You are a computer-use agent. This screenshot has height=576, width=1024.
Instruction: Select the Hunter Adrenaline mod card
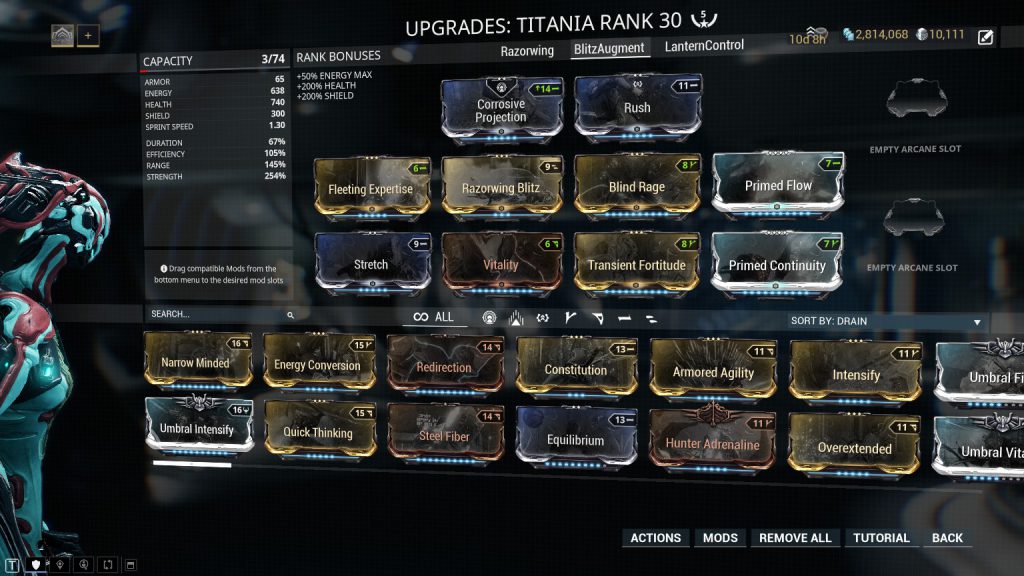[x=713, y=442]
